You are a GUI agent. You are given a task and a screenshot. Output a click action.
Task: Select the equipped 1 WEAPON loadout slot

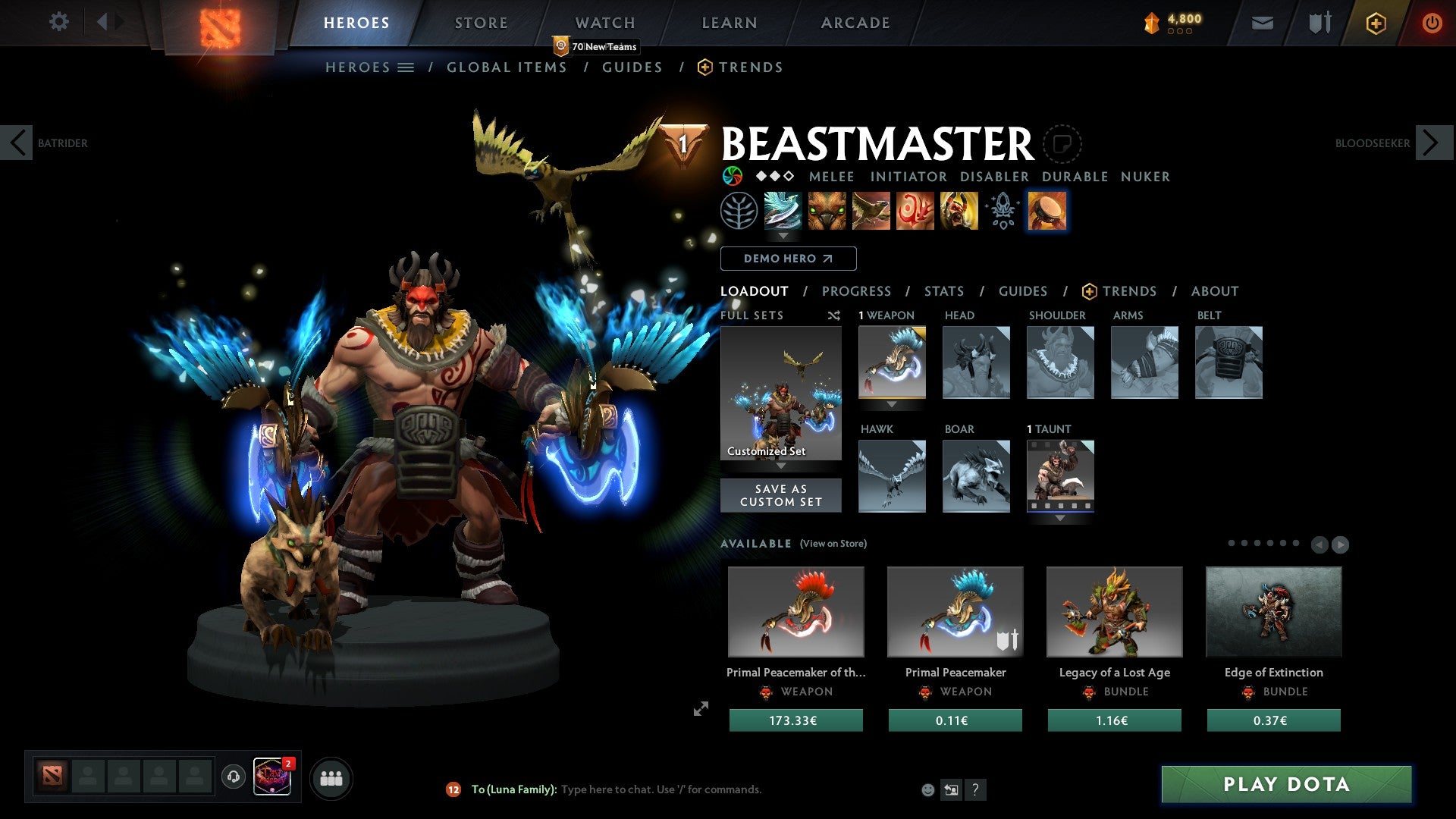click(892, 362)
